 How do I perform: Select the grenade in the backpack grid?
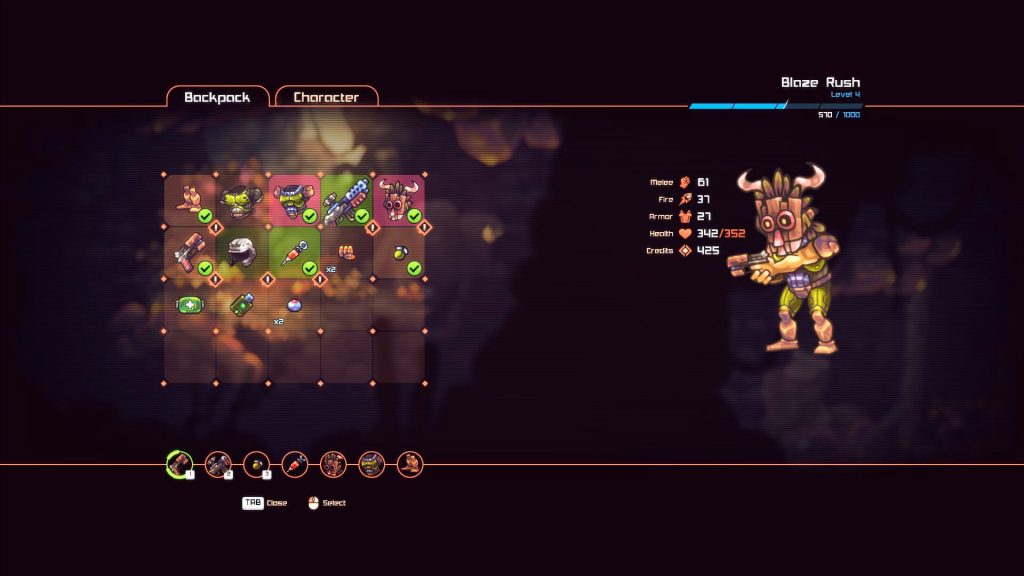click(x=398, y=252)
